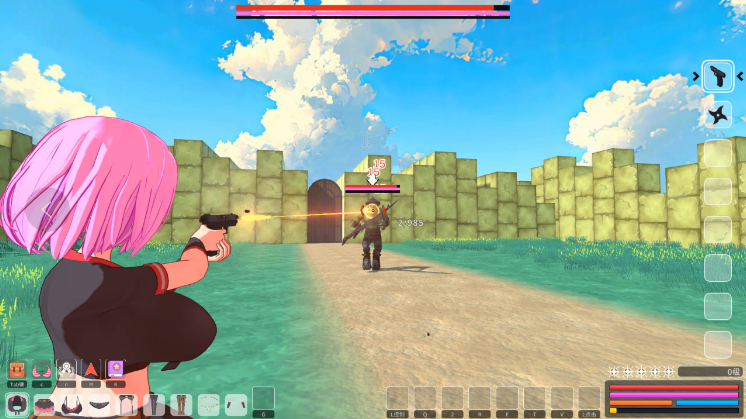Image resolution: width=746 pixels, height=419 pixels.
Task: Open the backpack inventory
Action: tap(17, 369)
